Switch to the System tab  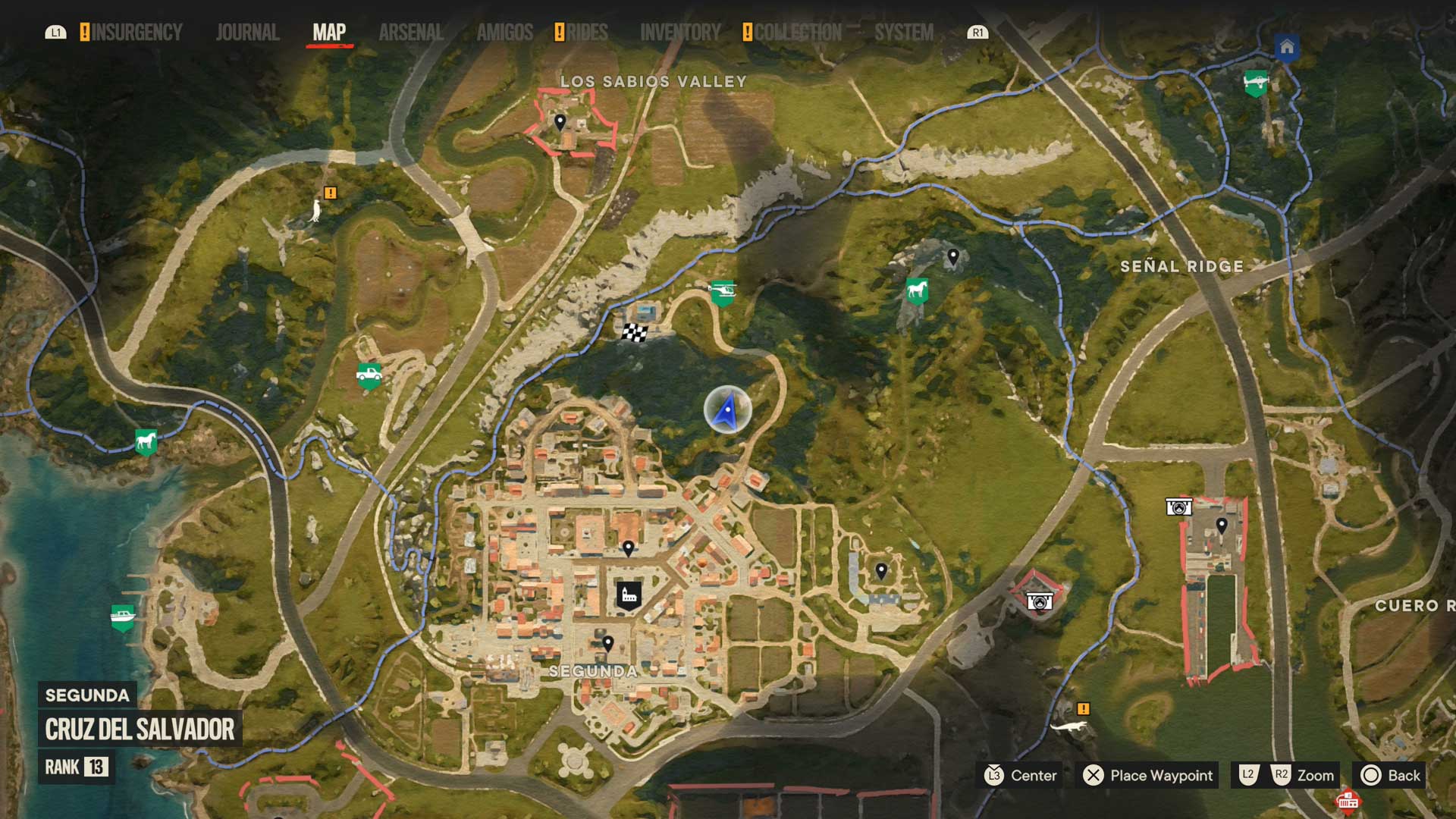click(904, 33)
